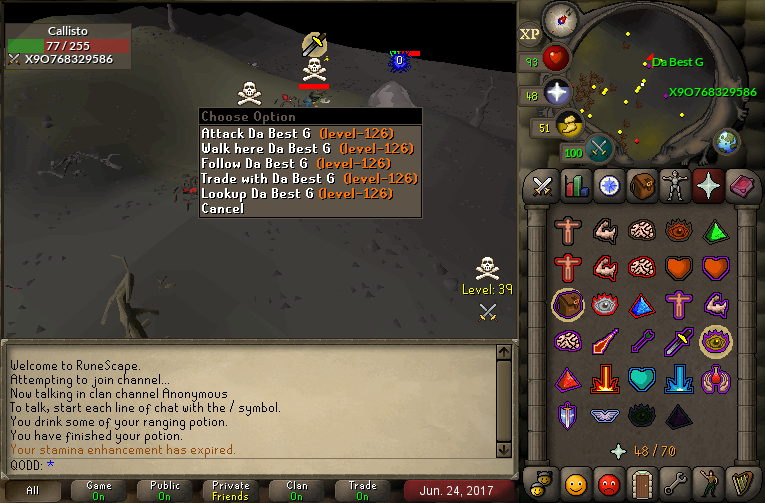Image resolution: width=765 pixels, height=503 pixels.
Task: Switch to the worn equipment tab
Action: point(673,186)
